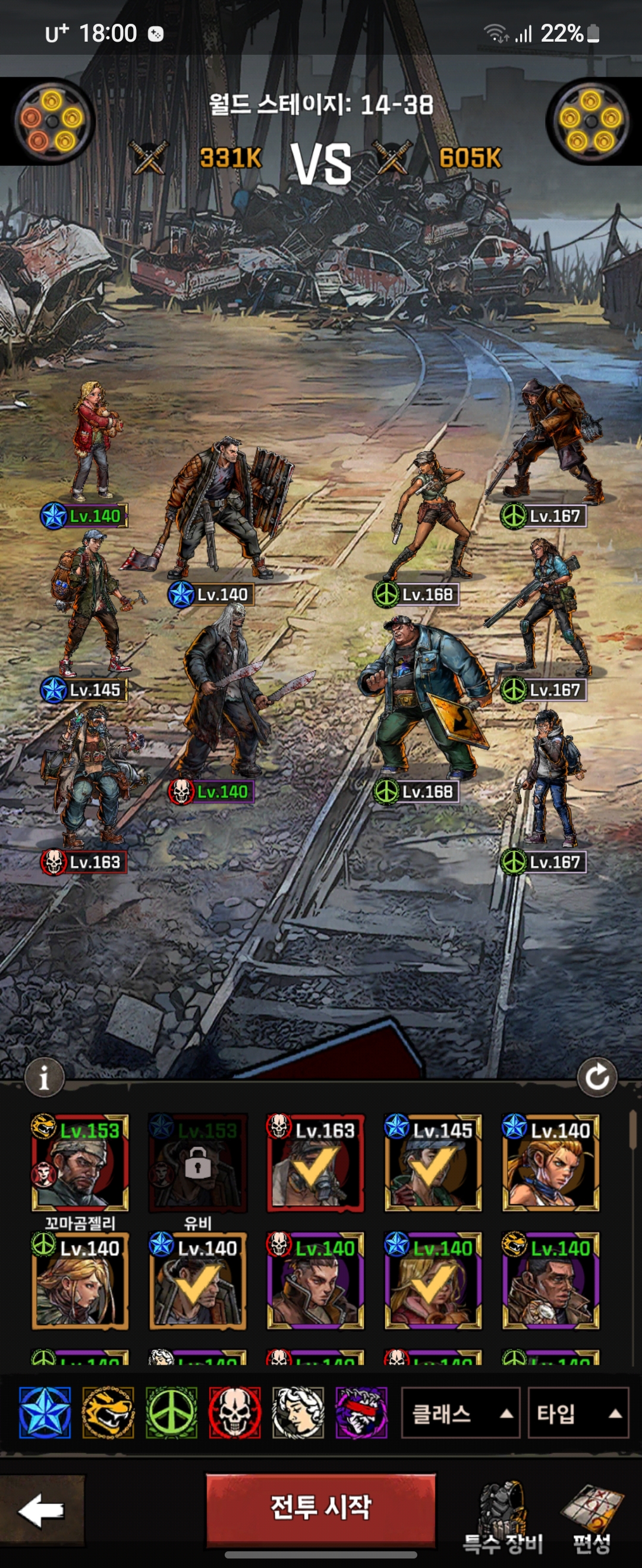
Task: Deselect the checked Lv.163 skull hero card
Action: pos(315,1162)
